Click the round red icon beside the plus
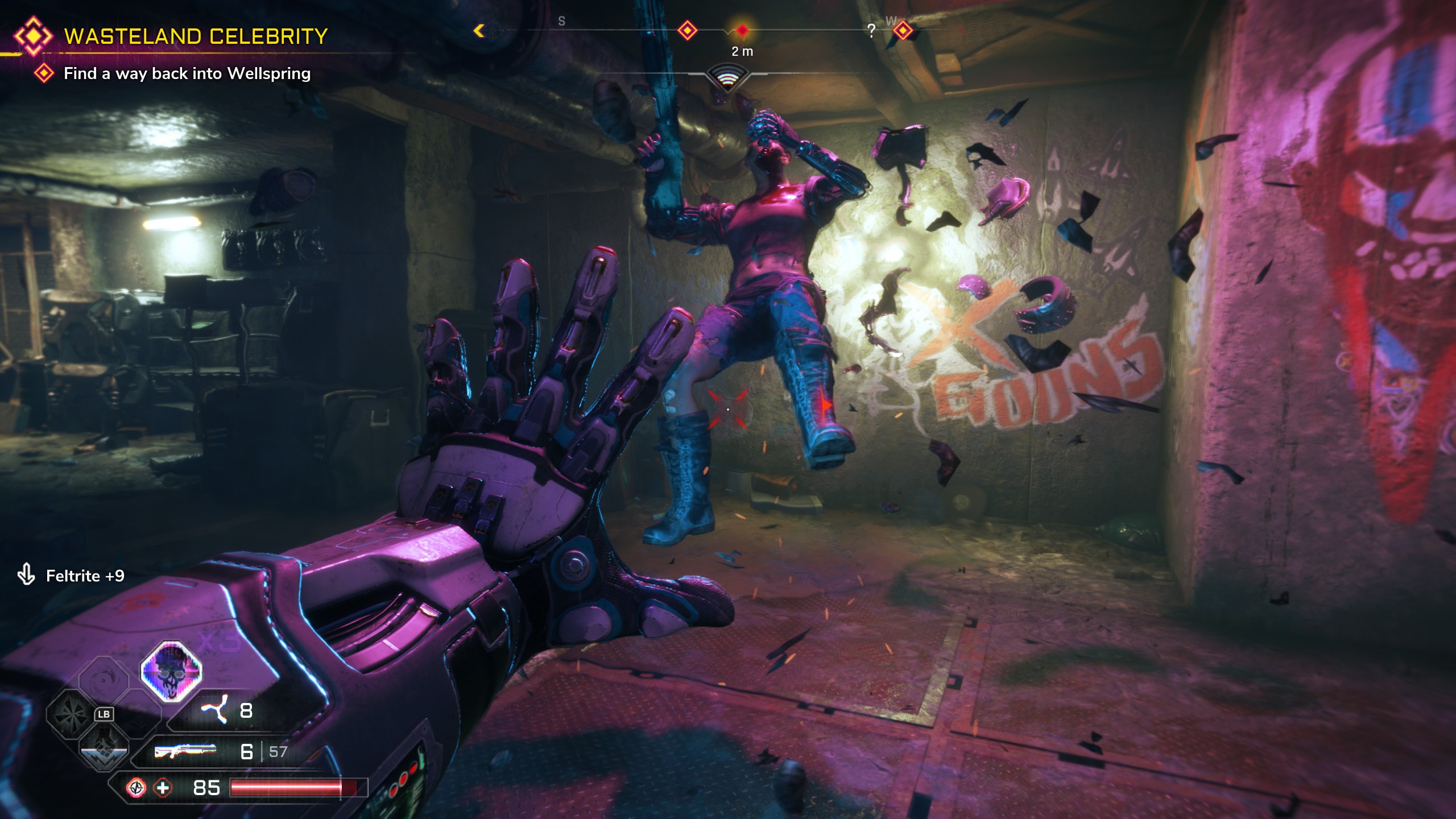The image size is (1456, 819). pos(136,788)
